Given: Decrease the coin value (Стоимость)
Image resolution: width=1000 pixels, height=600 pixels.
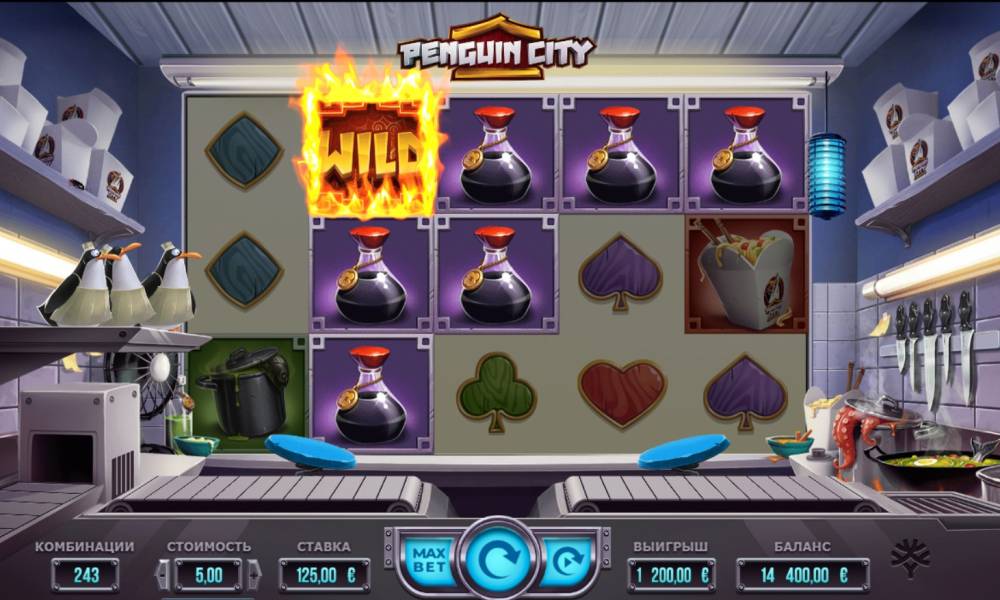Looking at the screenshot, I should point(161,575).
